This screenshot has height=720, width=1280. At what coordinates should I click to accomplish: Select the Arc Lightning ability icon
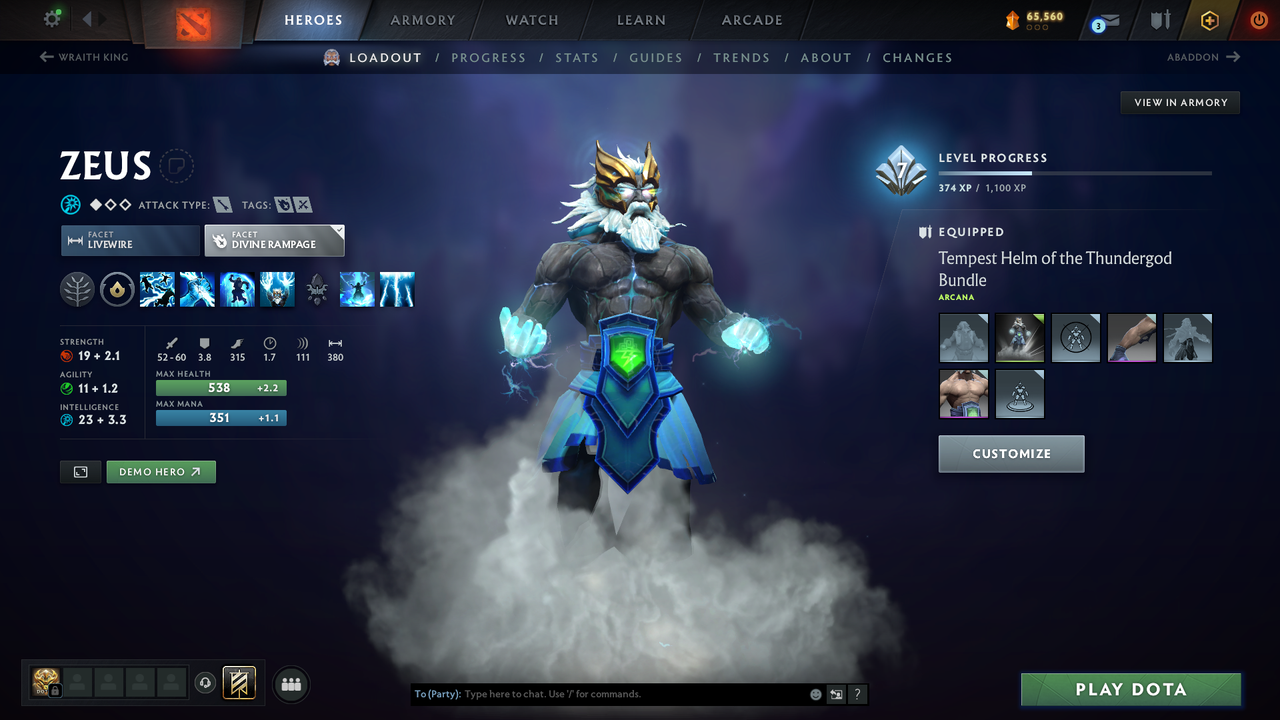[x=157, y=289]
